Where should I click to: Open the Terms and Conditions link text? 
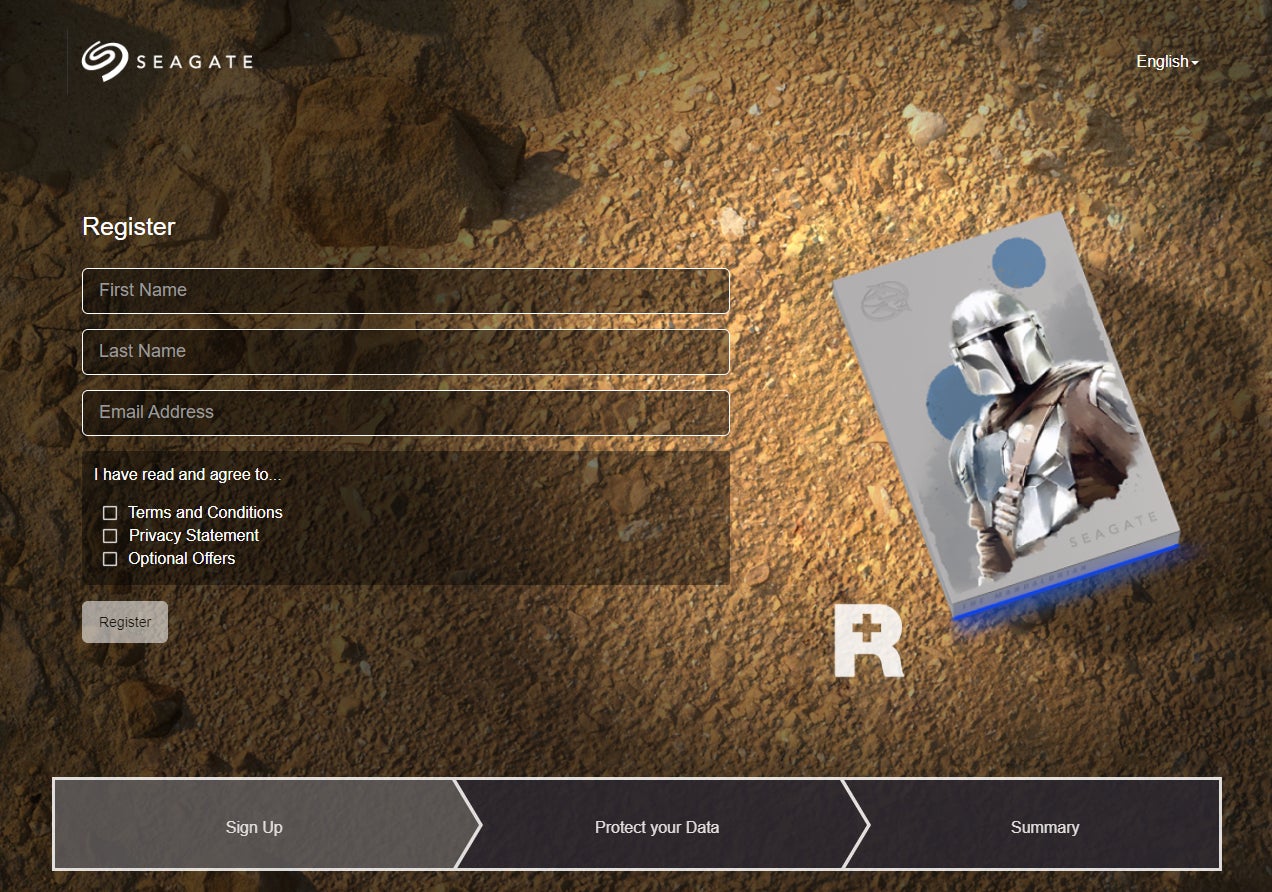(x=206, y=512)
